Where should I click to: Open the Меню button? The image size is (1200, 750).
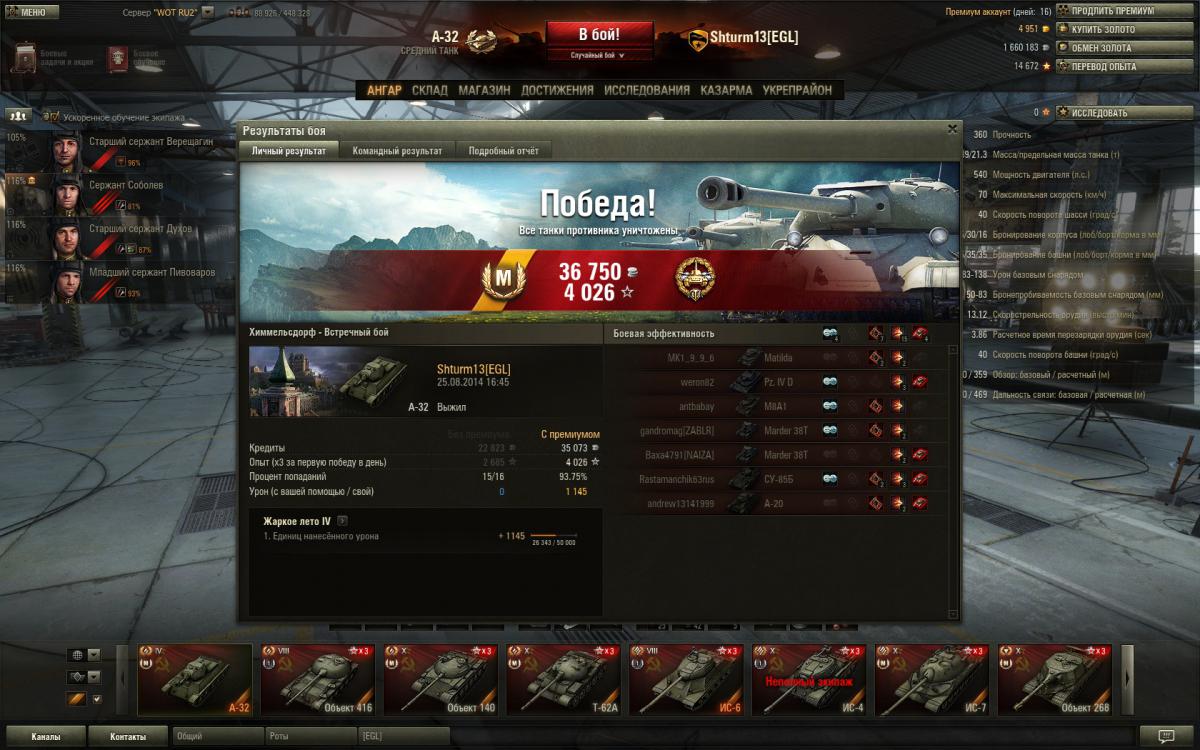click(27, 12)
